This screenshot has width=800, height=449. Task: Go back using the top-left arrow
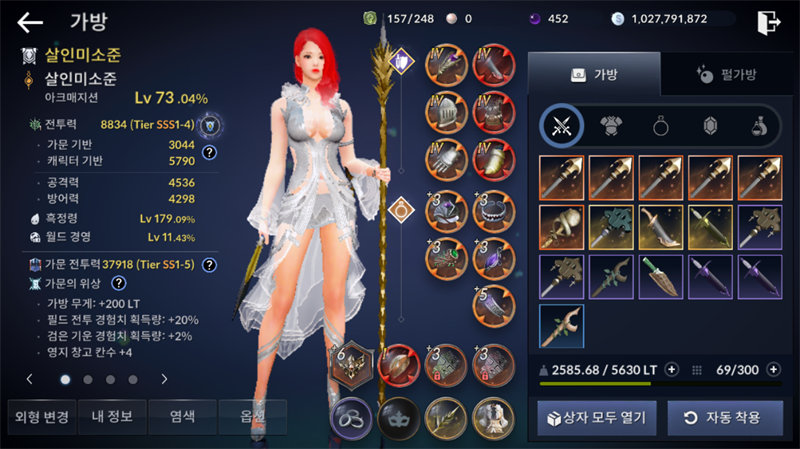pos(30,22)
